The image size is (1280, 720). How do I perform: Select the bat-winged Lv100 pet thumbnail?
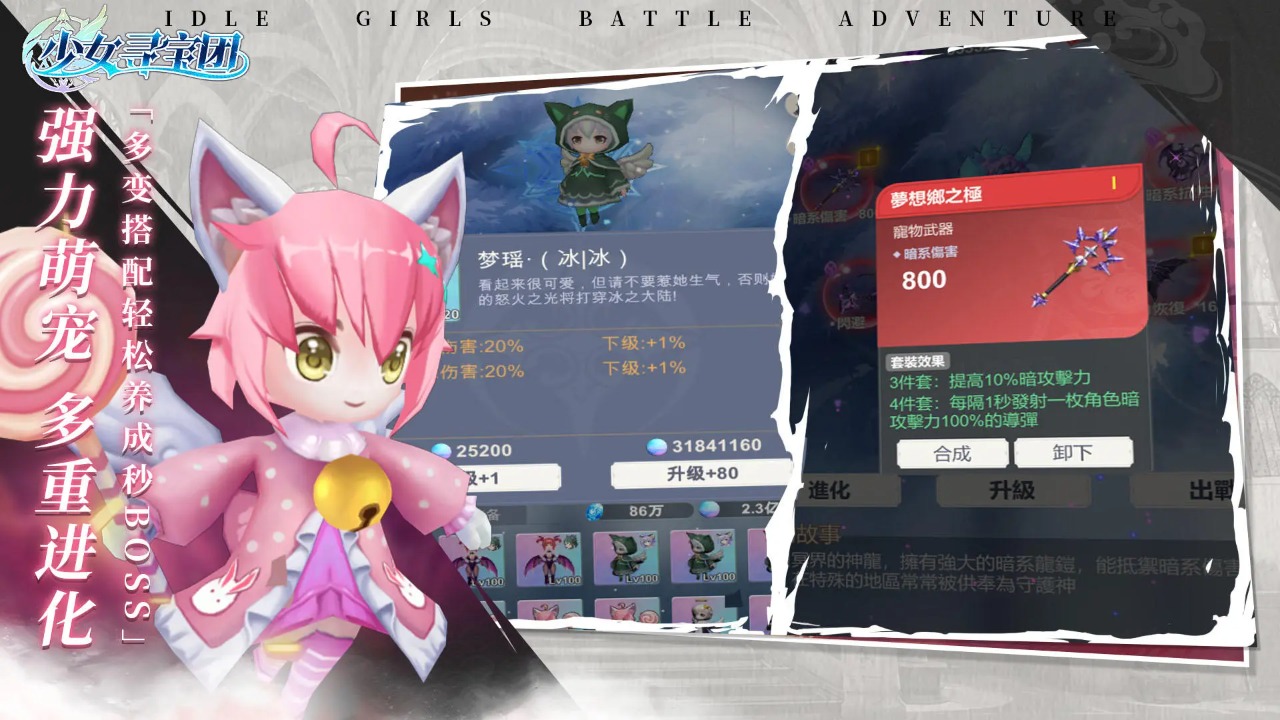(551, 560)
